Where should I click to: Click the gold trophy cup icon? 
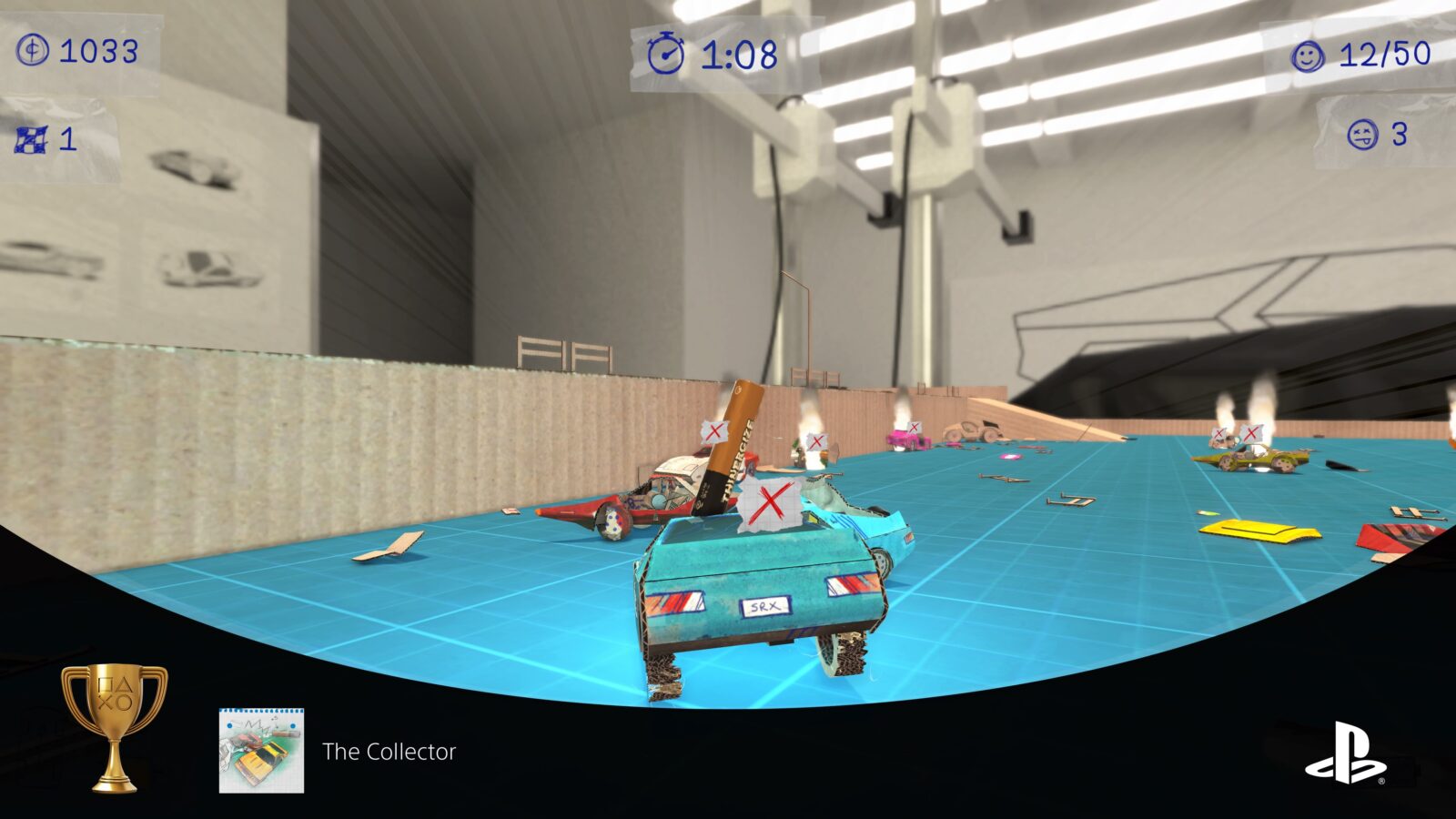(x=115, y=725)
